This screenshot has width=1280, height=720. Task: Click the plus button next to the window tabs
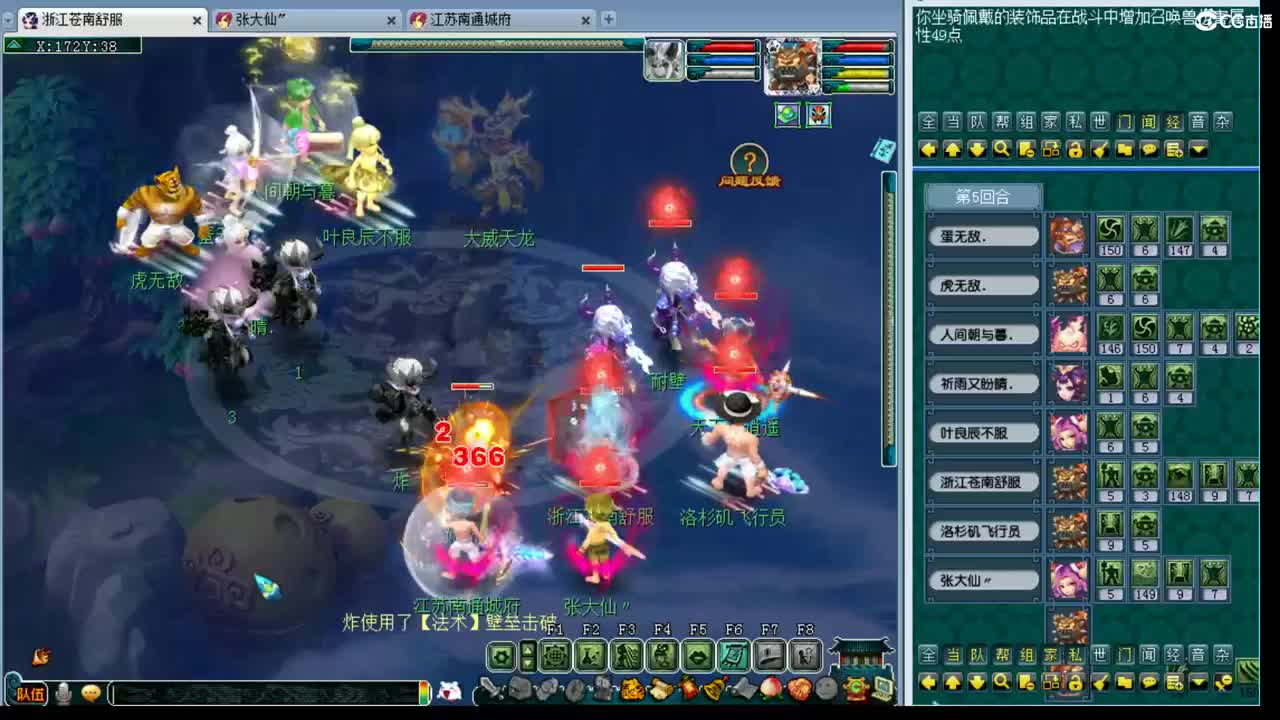[608, 19]
